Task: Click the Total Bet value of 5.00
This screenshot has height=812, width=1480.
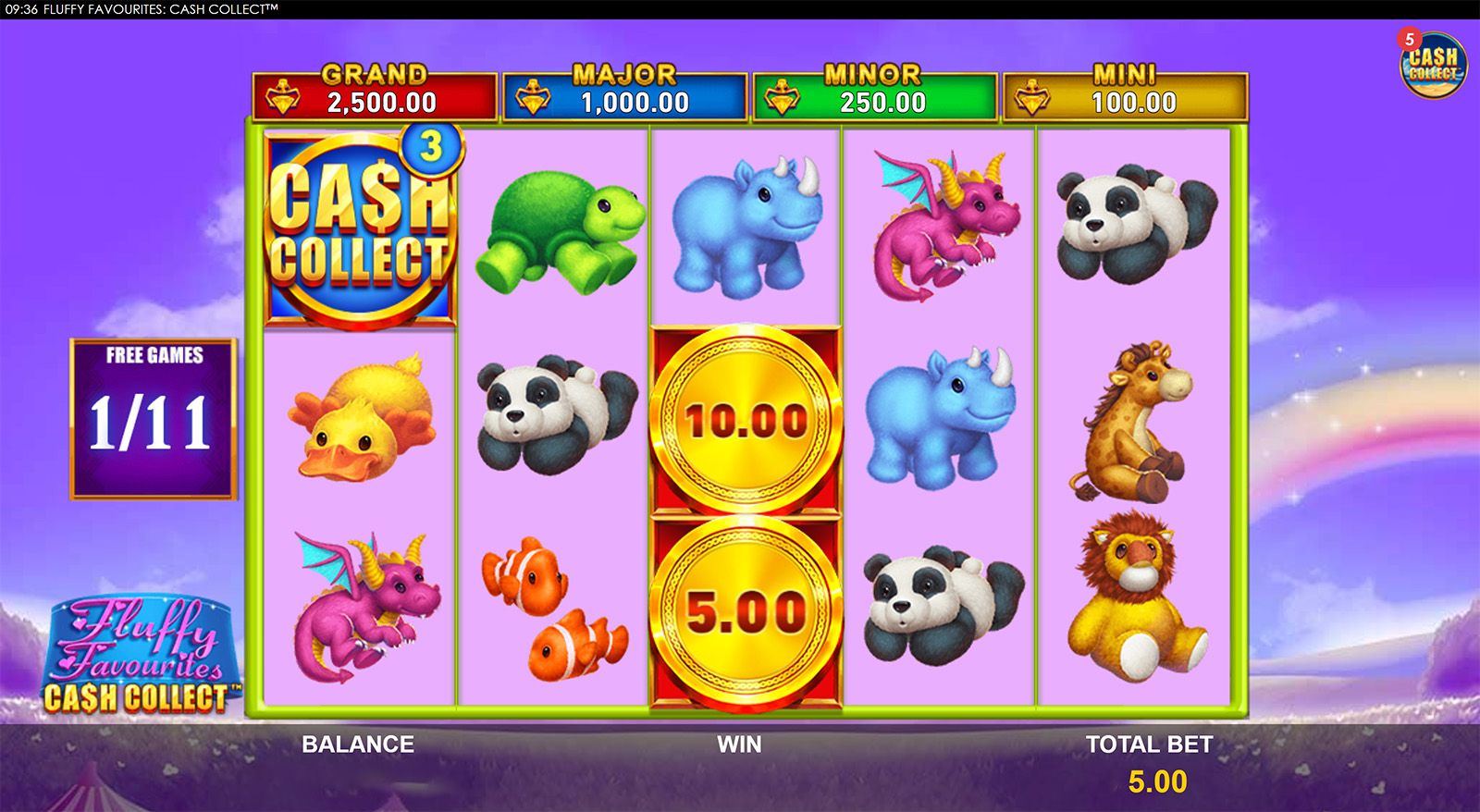Action: 1157,781
